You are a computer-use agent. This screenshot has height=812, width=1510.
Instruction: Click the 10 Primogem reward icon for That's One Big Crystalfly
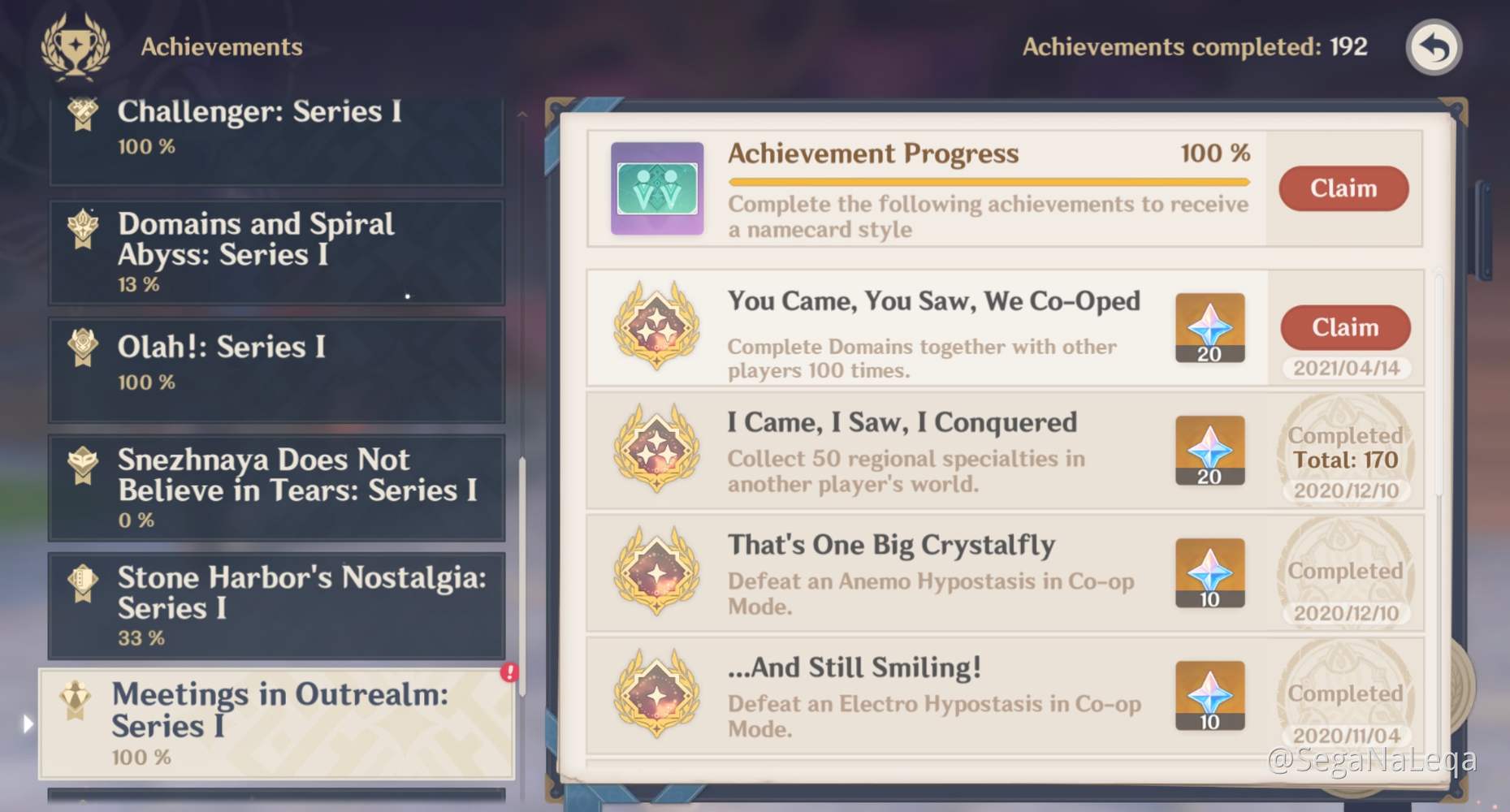(x=1209, y=574)
